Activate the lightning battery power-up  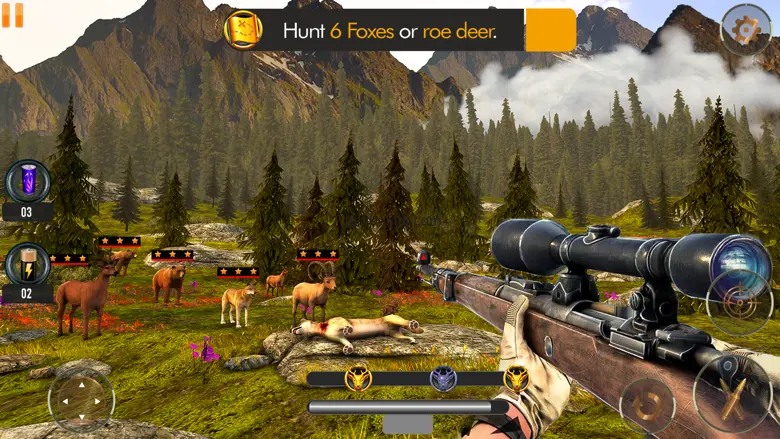coord(27,264)
